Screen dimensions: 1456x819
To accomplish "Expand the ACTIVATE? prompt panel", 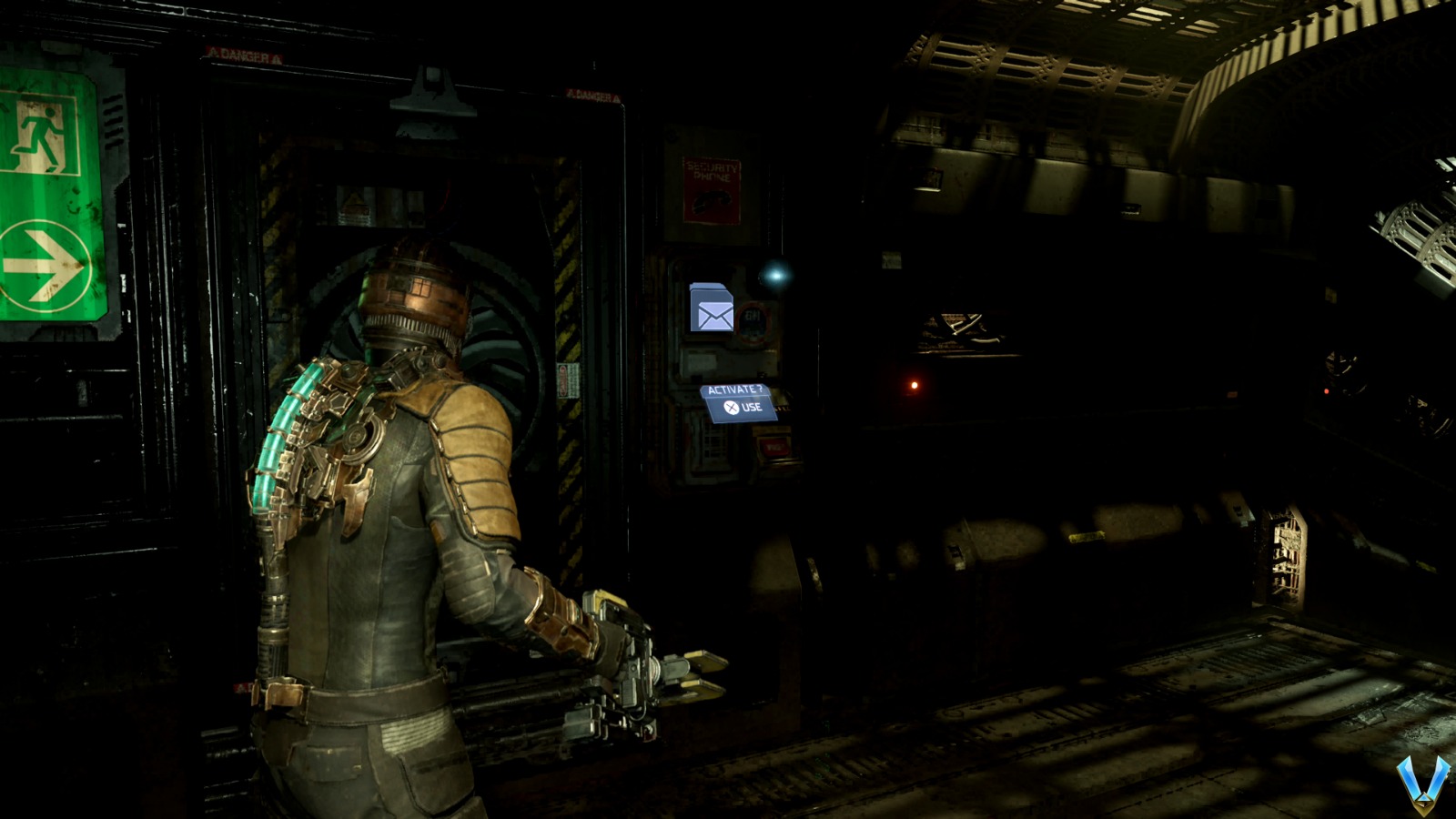I will (x=739, y=399).
